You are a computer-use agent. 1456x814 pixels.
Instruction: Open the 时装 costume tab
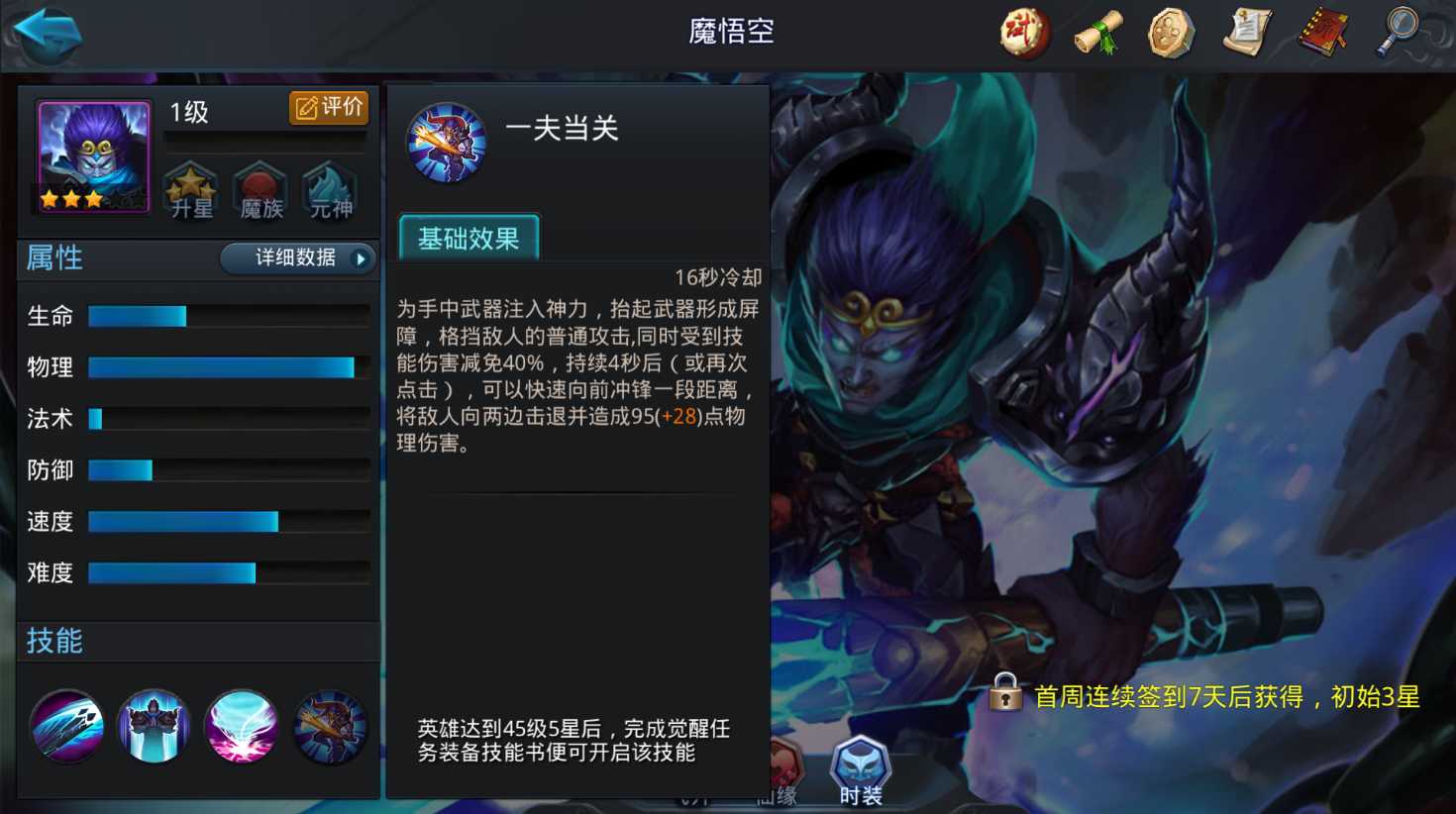(860, 763)
